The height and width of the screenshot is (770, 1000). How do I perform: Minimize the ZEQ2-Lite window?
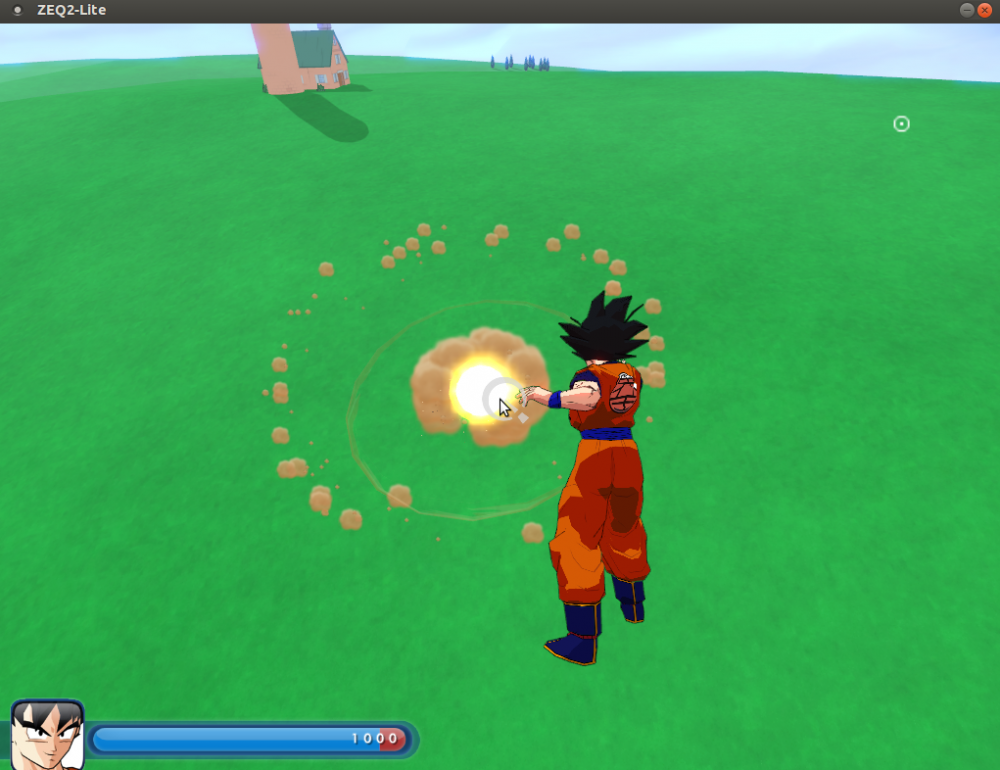[x=967, y=10]
